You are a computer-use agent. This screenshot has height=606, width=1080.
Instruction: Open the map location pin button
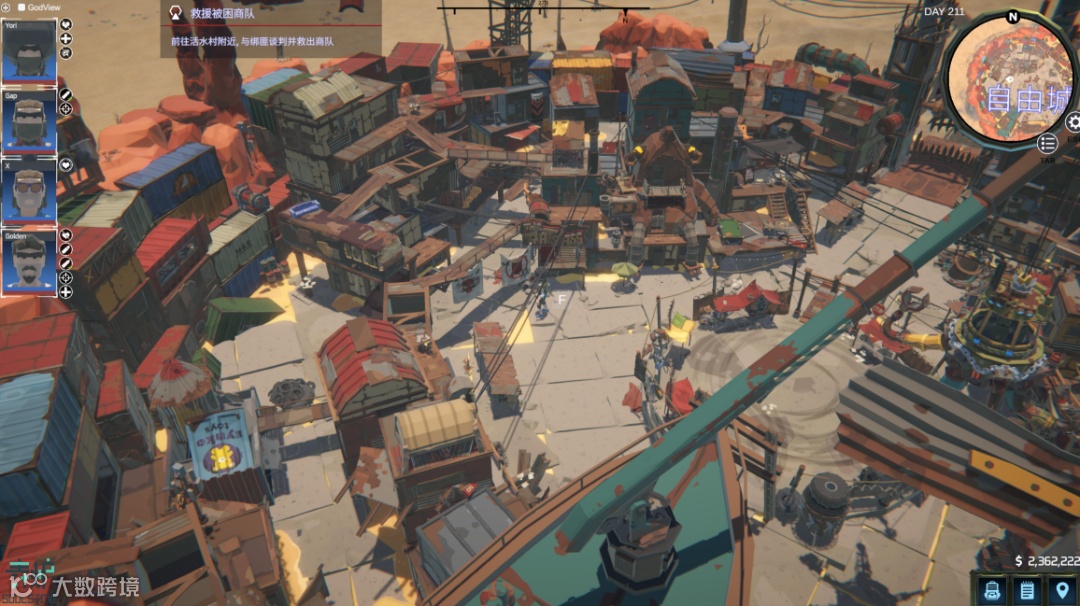click(x=1061, y=590)
